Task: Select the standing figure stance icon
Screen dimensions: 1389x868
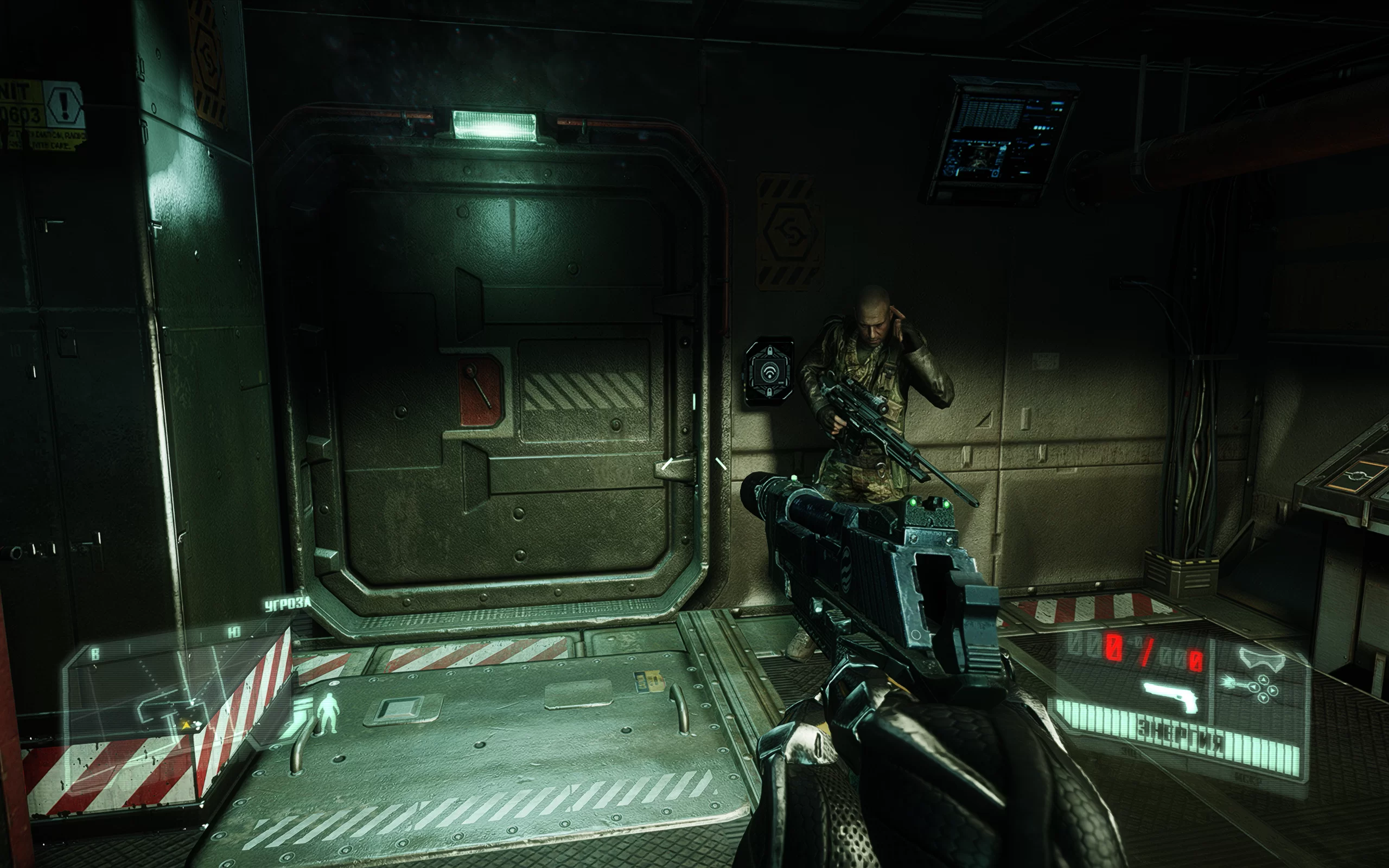Action: coord(328,712)
